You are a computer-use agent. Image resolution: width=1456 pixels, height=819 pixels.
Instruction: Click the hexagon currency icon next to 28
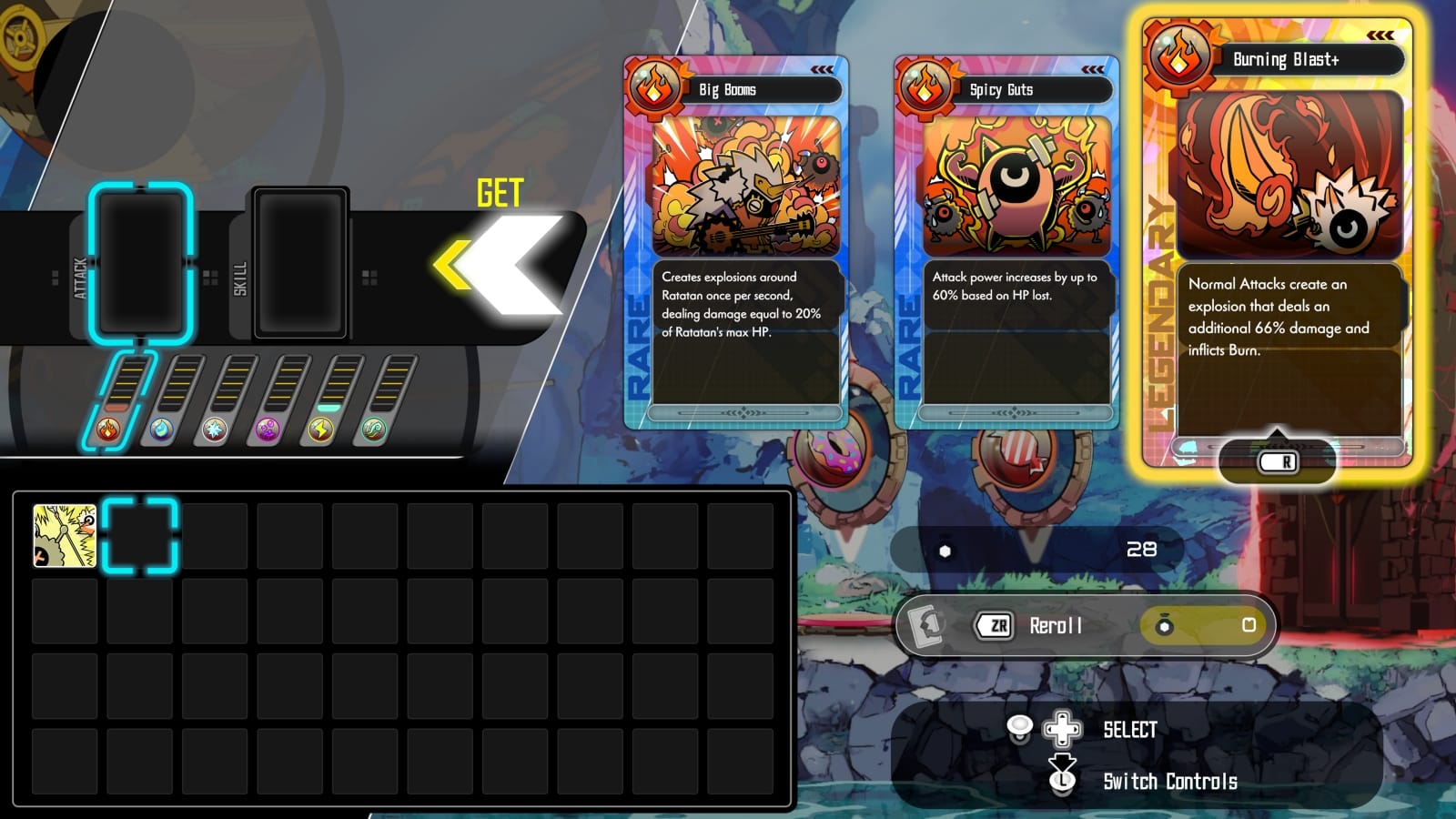(946, 550)
